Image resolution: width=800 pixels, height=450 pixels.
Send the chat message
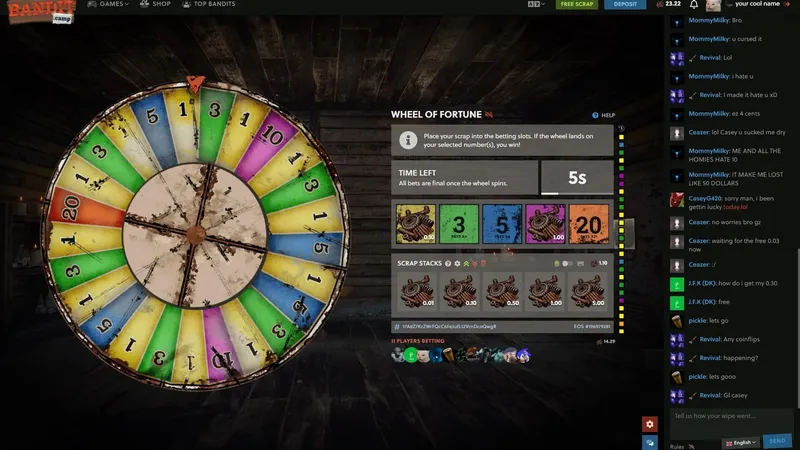point(777,441)
